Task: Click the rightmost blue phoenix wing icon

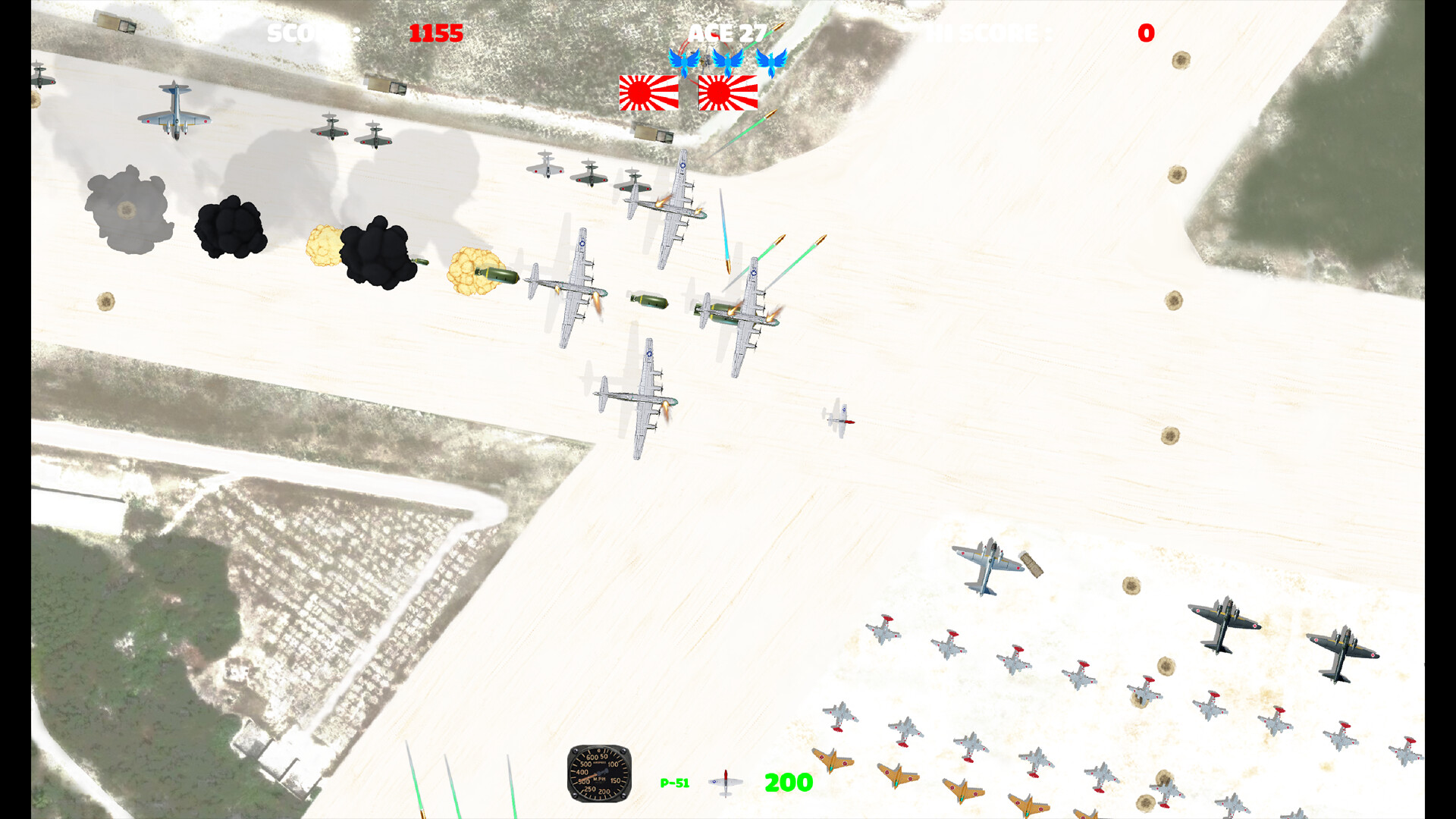Action: (771, 62)
